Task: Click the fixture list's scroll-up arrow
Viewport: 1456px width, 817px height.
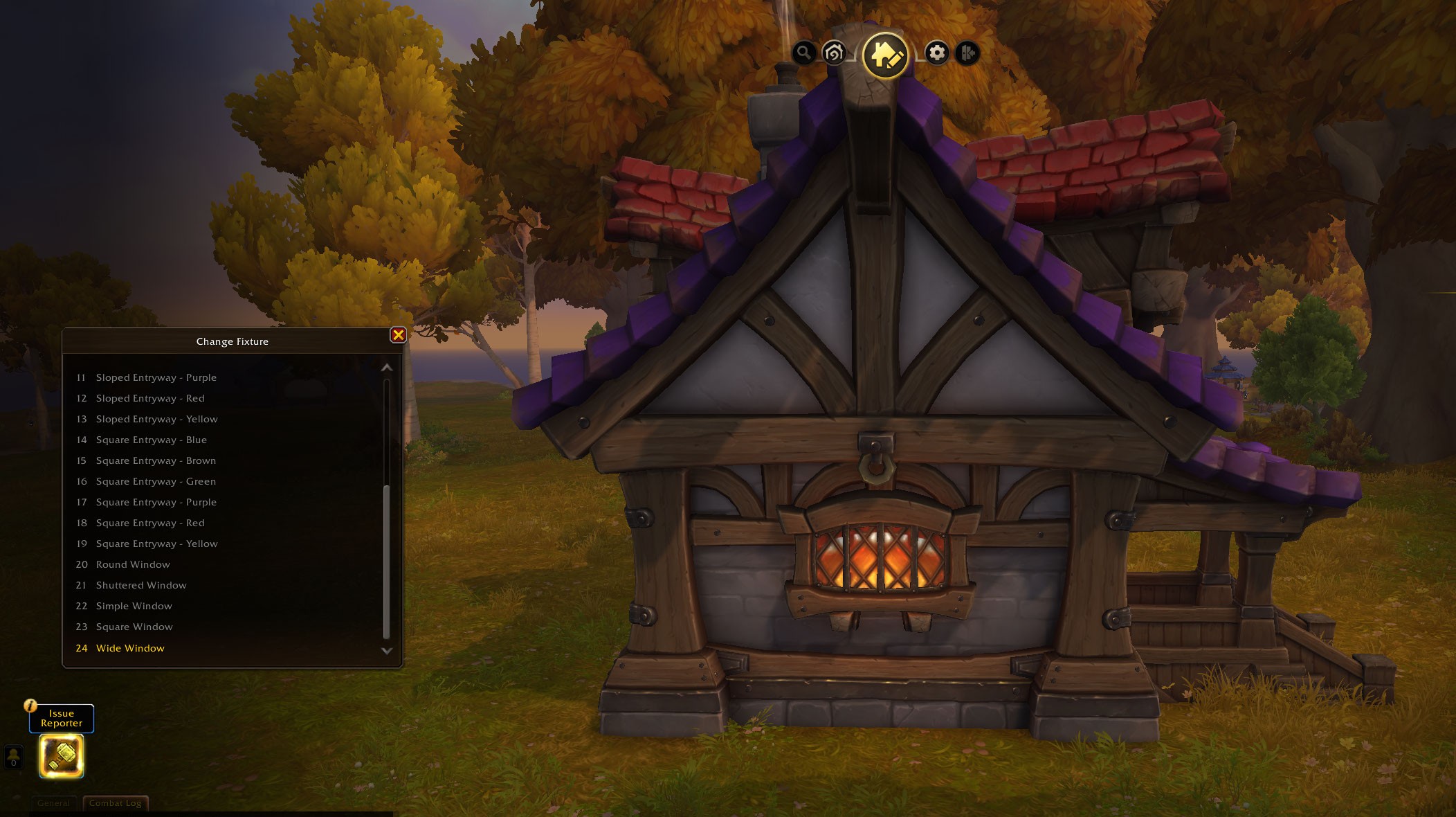Action: click(387, 368)
